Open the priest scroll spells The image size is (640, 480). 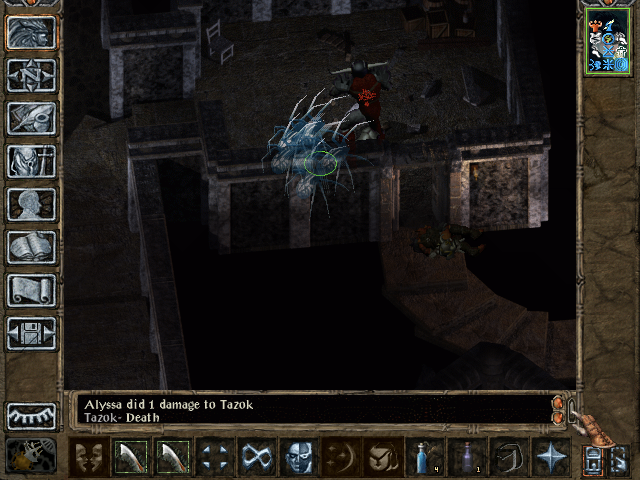coord(32,290)
